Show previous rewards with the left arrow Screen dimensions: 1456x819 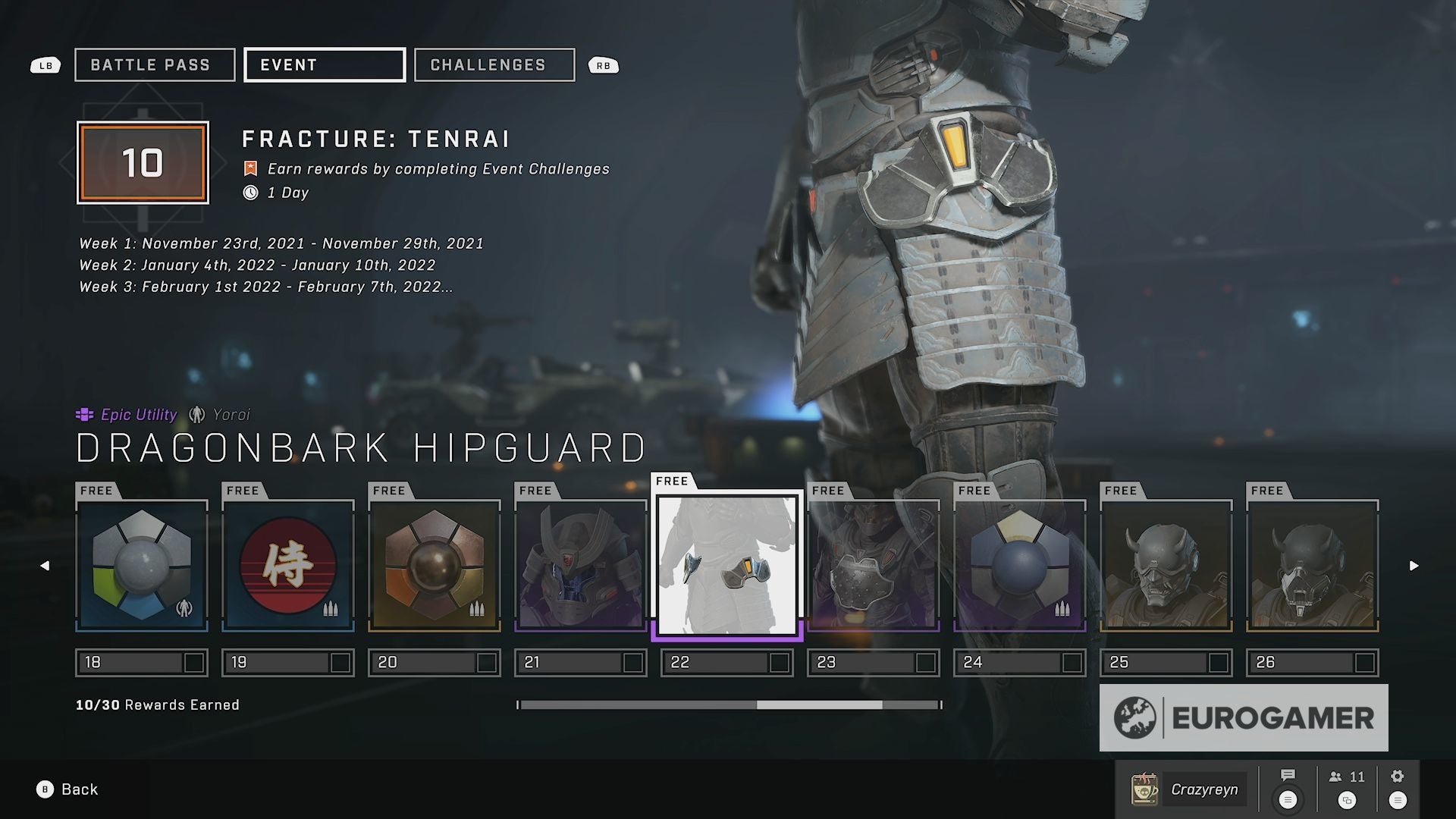tap(45, 566)
